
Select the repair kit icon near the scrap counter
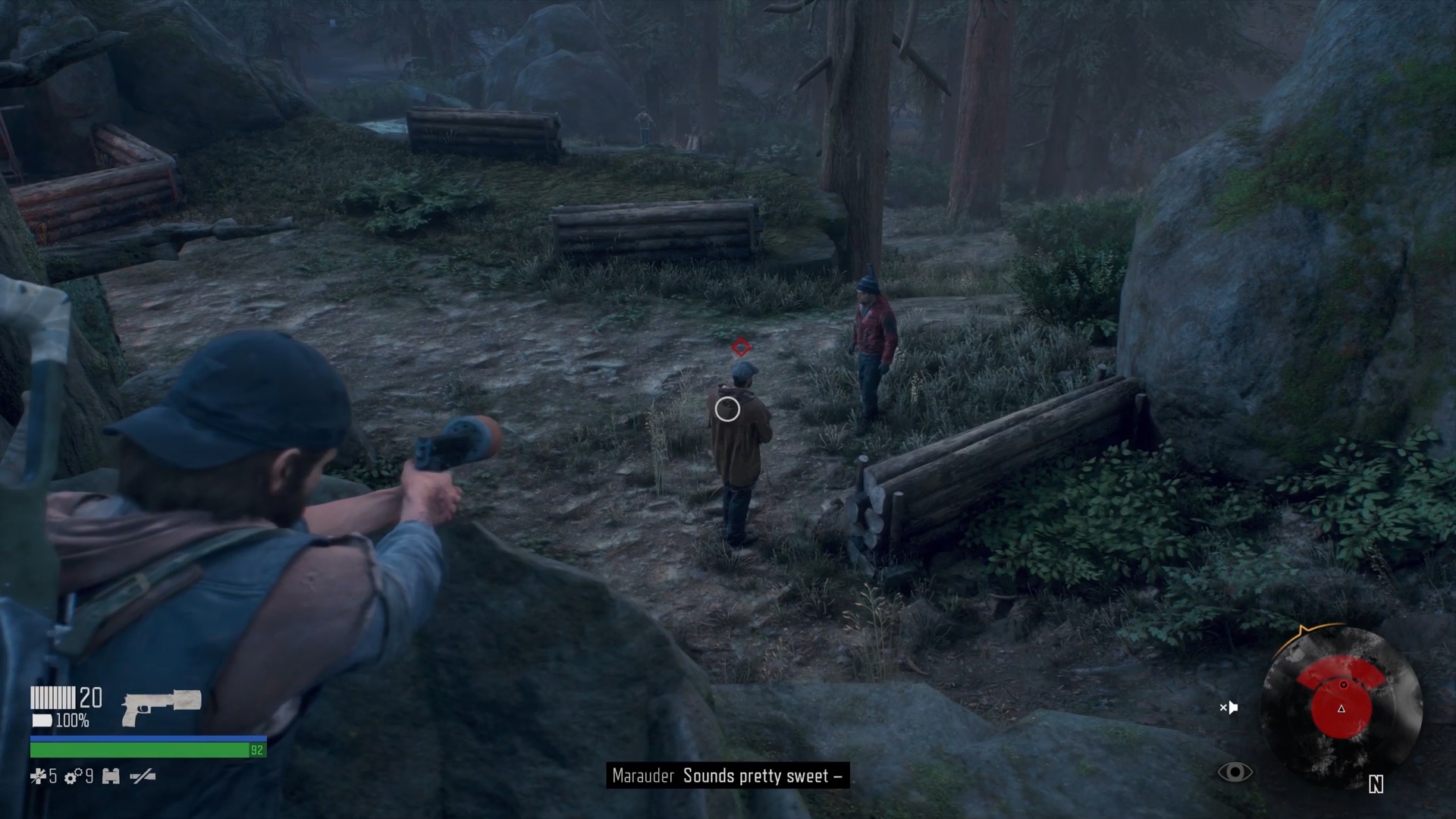[x=111, y=777]
